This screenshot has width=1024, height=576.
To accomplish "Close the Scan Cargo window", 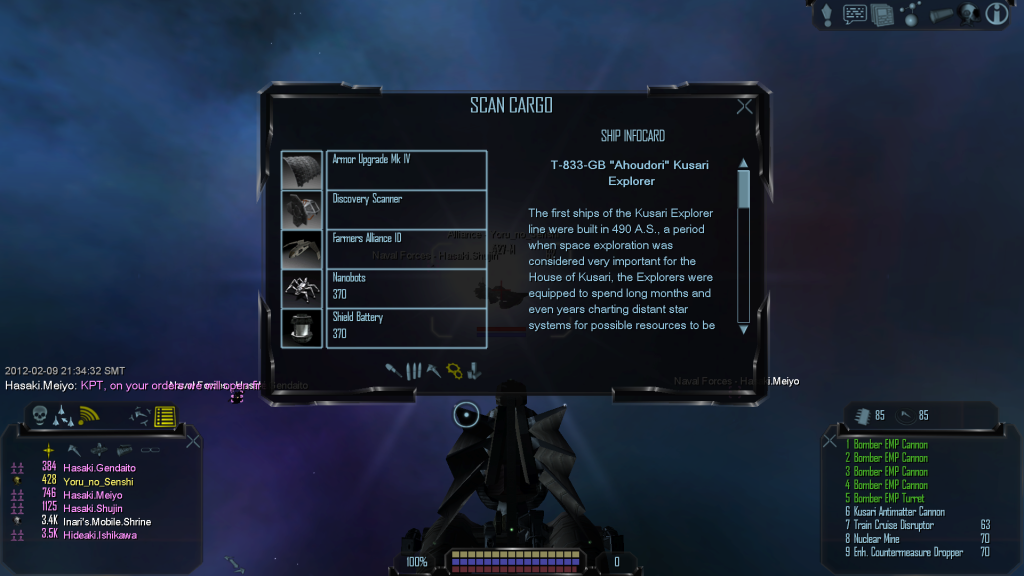I will tap(744, 107).
